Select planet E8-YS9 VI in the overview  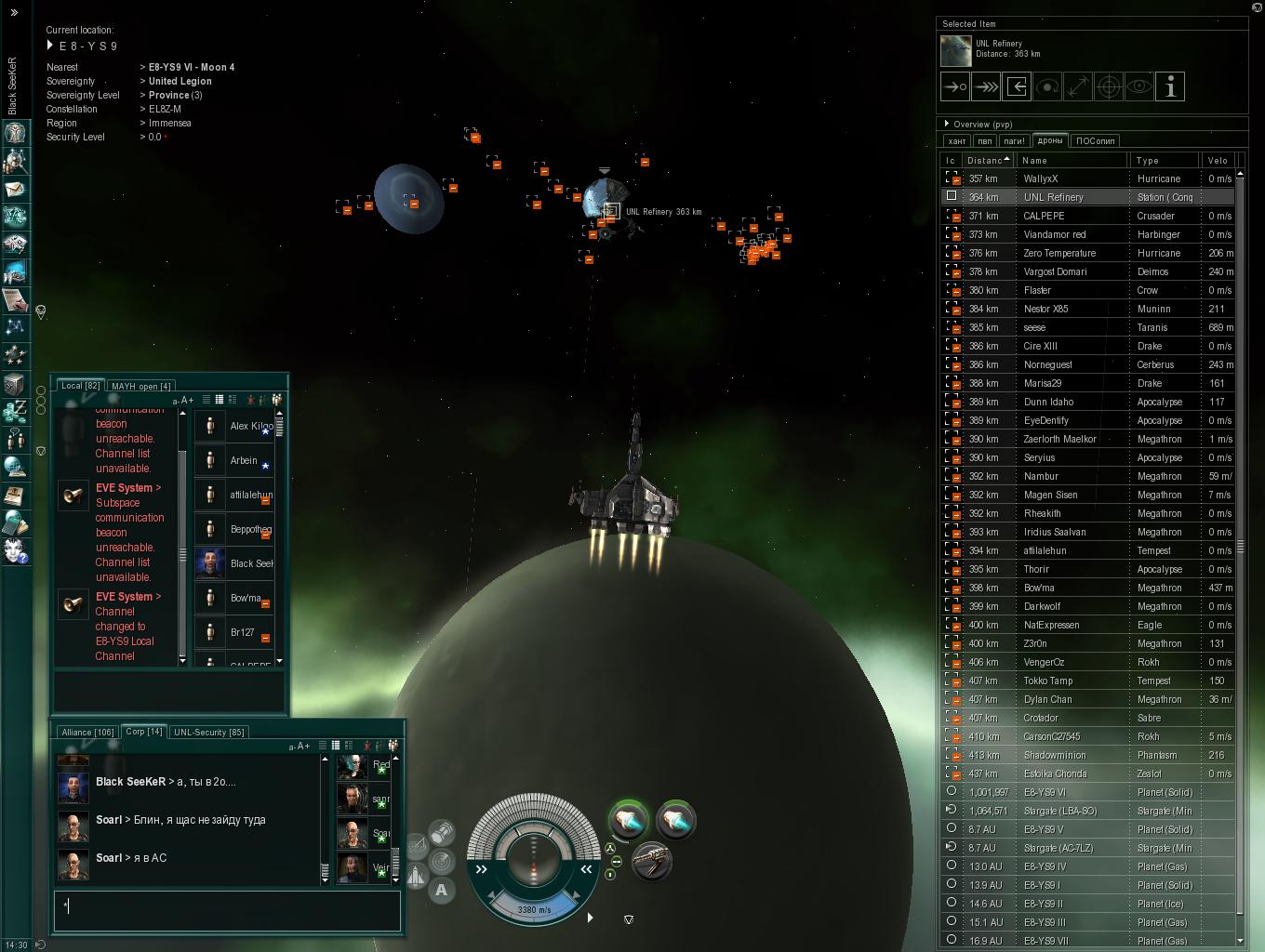coord(1045,792)
